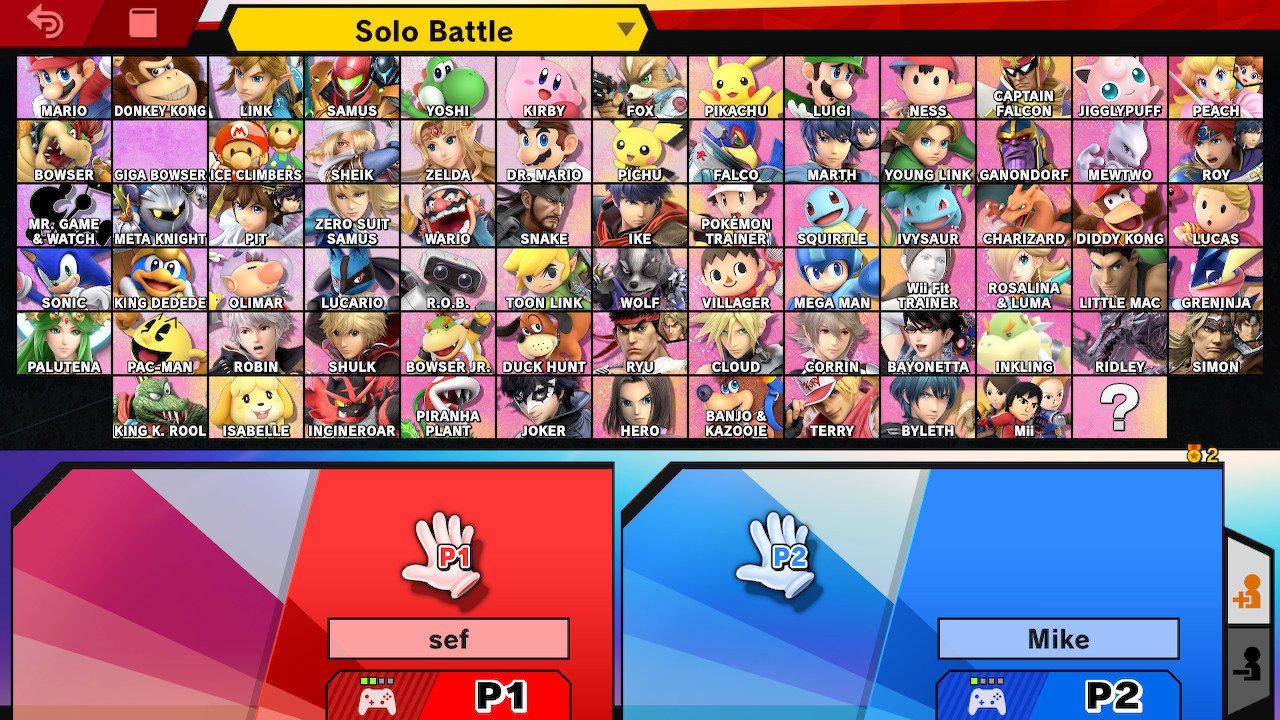Image resolution: width=1280 pixels, height=720 pixels.
Task: Click the back arrow icon
Action: pyautogui.click(x=45, y=20)
